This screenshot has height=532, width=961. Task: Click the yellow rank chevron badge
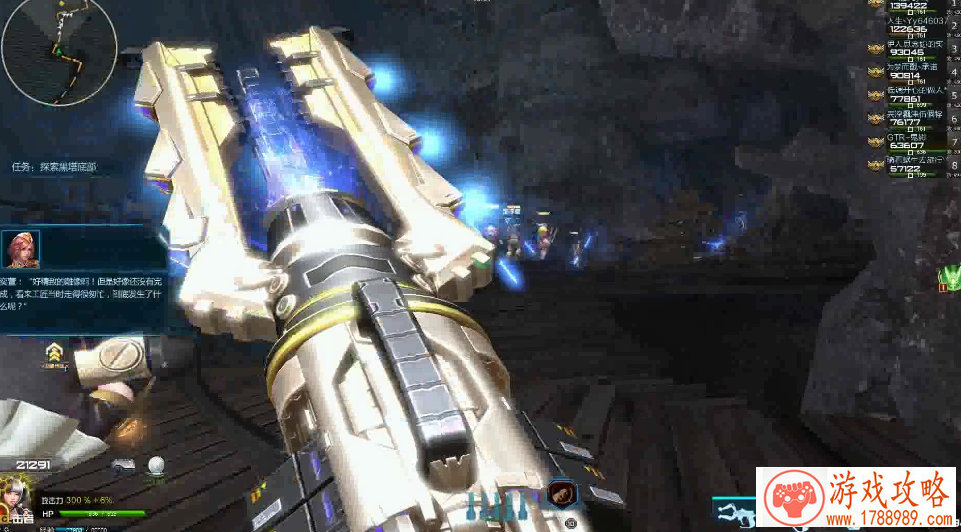click(x=54, y=352)
